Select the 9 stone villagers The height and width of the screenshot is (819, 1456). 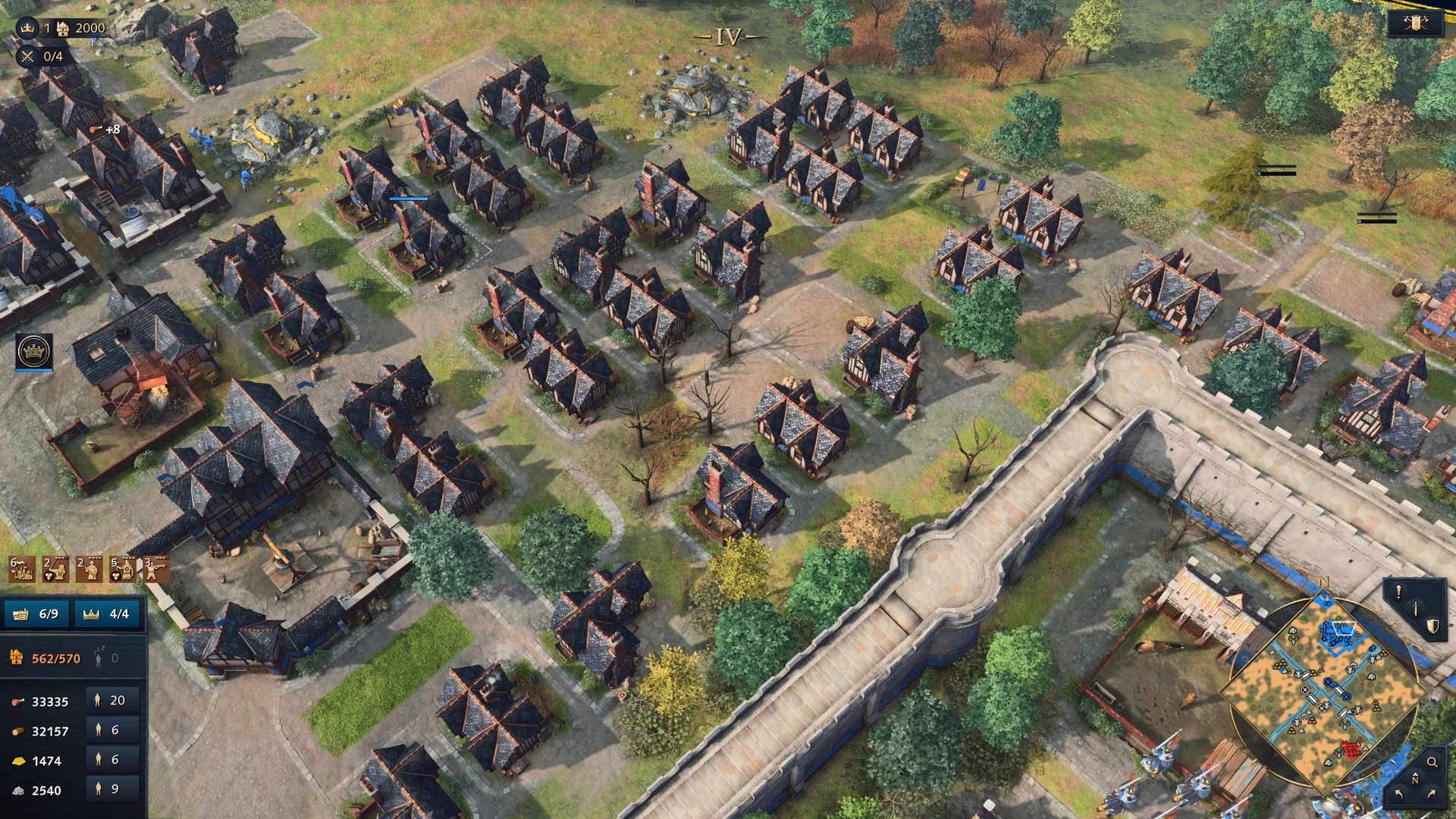click(107, 789)
